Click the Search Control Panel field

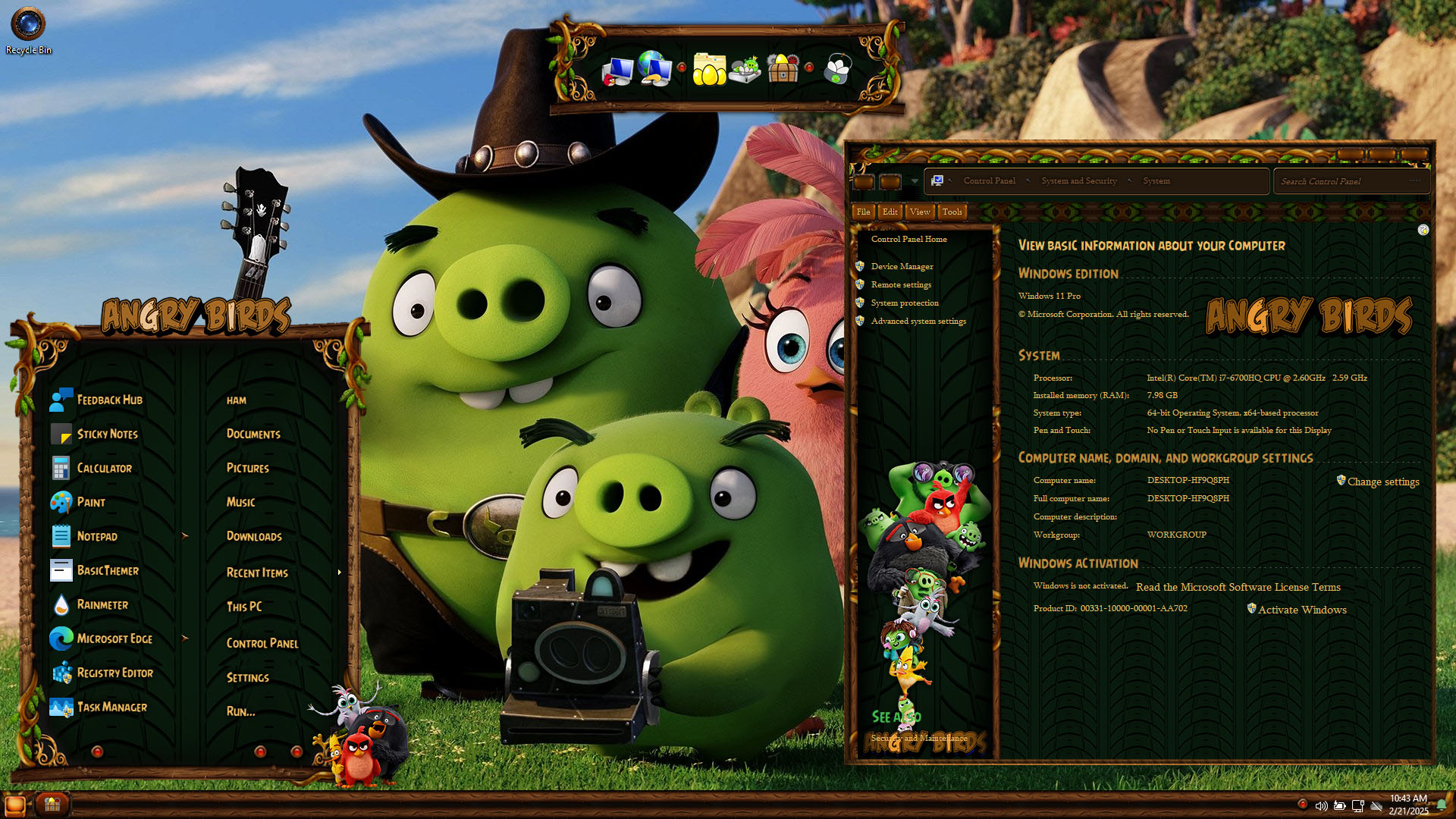[x=1344, y=182]
